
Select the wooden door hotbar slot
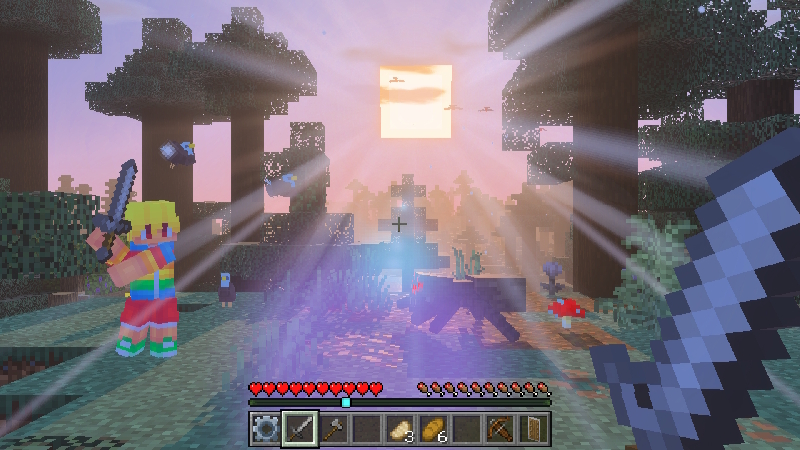[x=533, y=430]
